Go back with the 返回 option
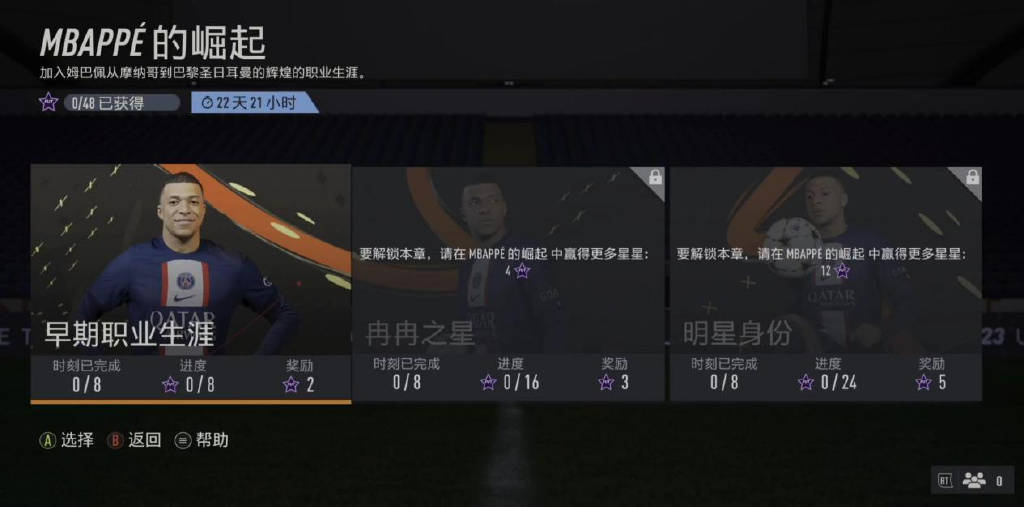The image size is (1024, 507). pos(135,440)
